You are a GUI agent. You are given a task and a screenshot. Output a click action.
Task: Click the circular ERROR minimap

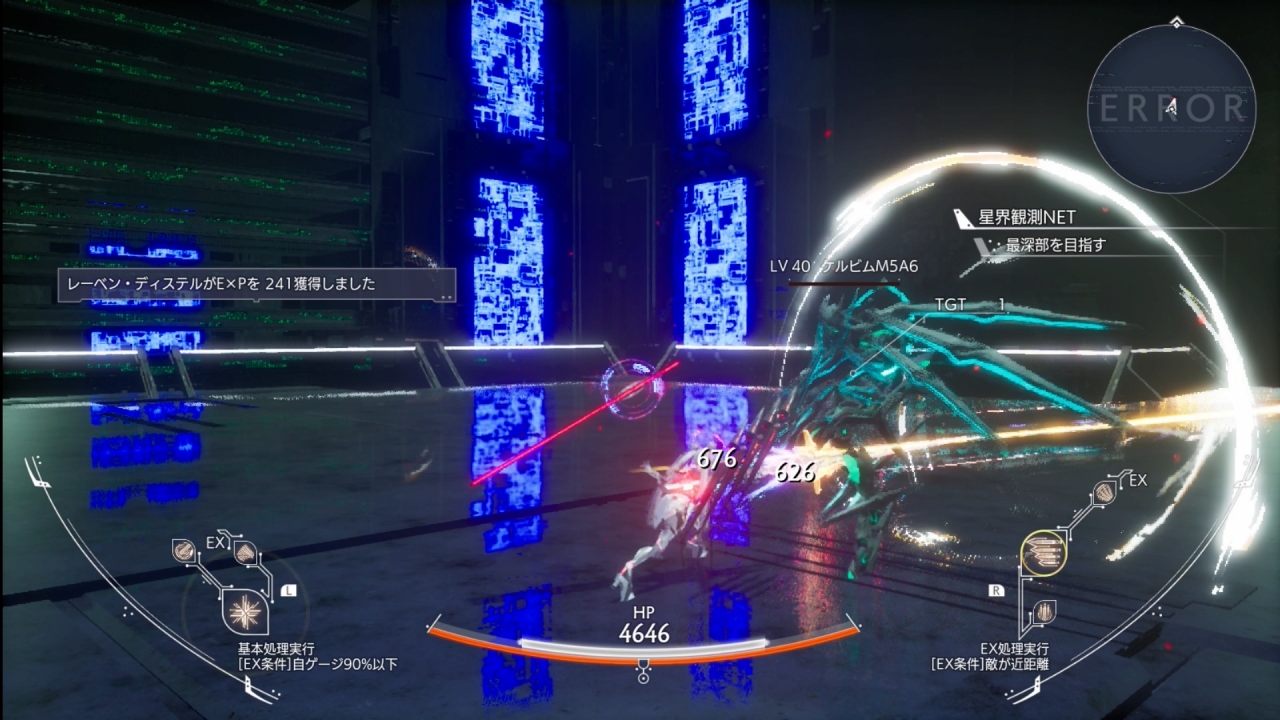[x=1171, y=109]
